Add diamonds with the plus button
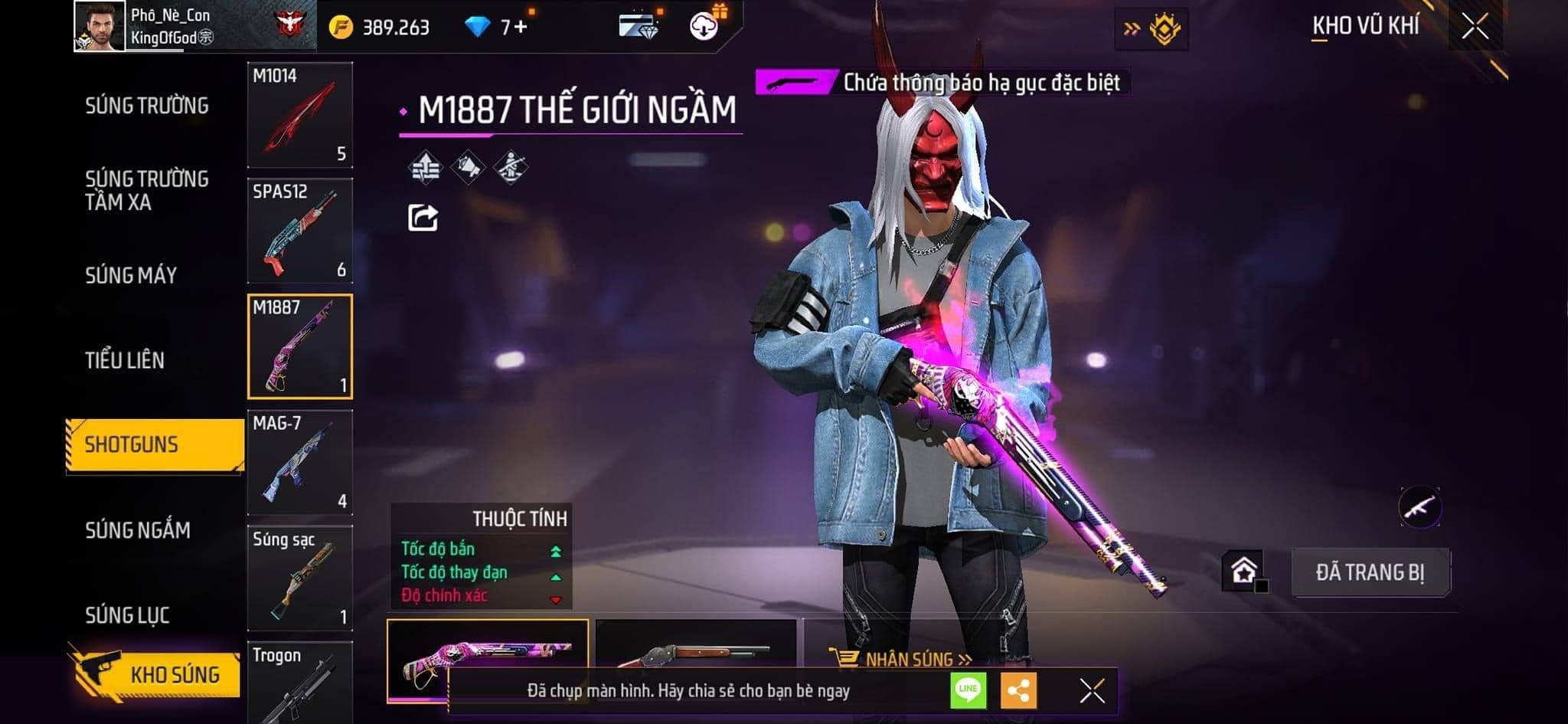The image size is (1568, 724). tap(521, 28)
